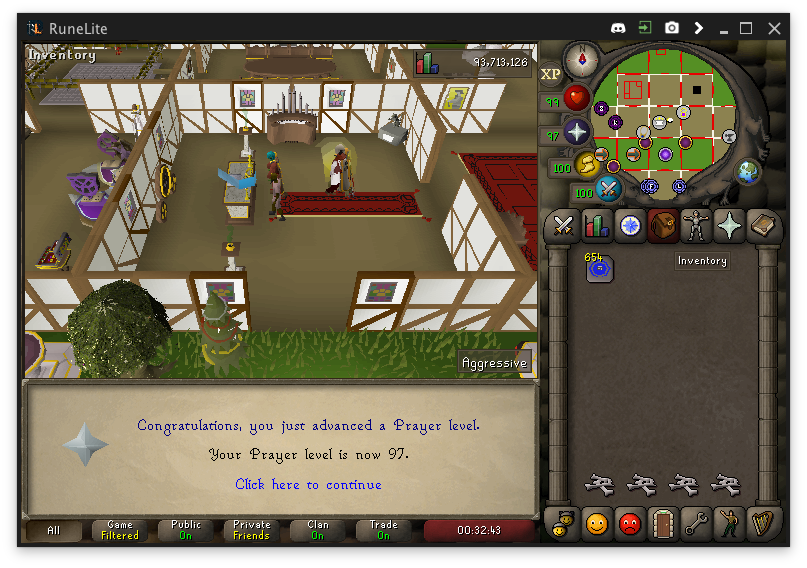Click the compass to face north
This screenshot has height=568, width=807.
pyautogui.click(x=580, y=62)
